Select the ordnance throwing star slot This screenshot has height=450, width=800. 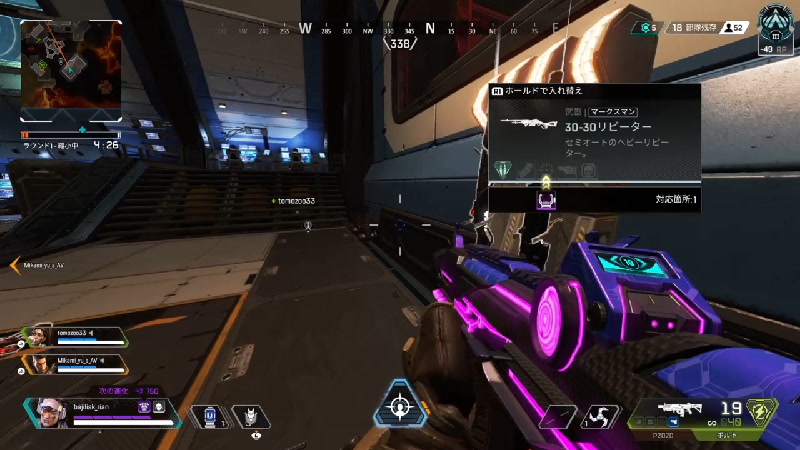pyautogui.click(x=599, y=417)
